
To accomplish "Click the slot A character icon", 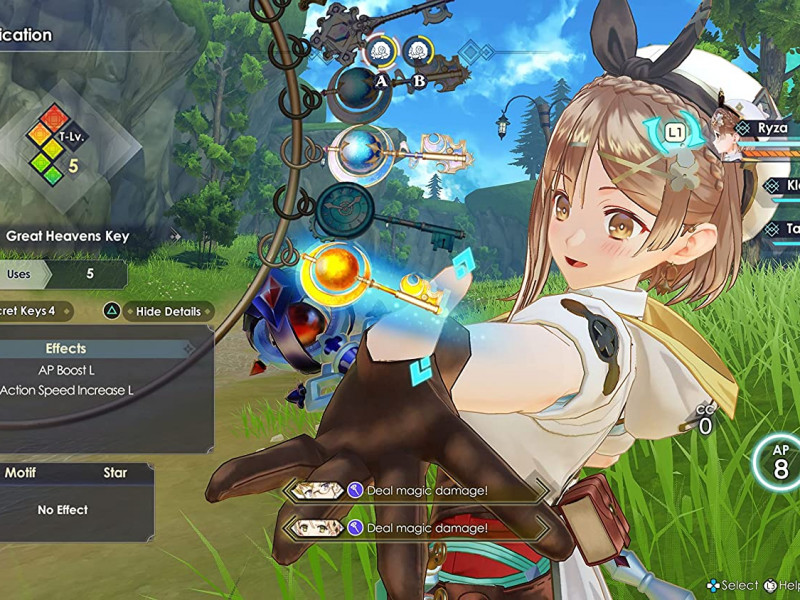I will tap(380, 50).
